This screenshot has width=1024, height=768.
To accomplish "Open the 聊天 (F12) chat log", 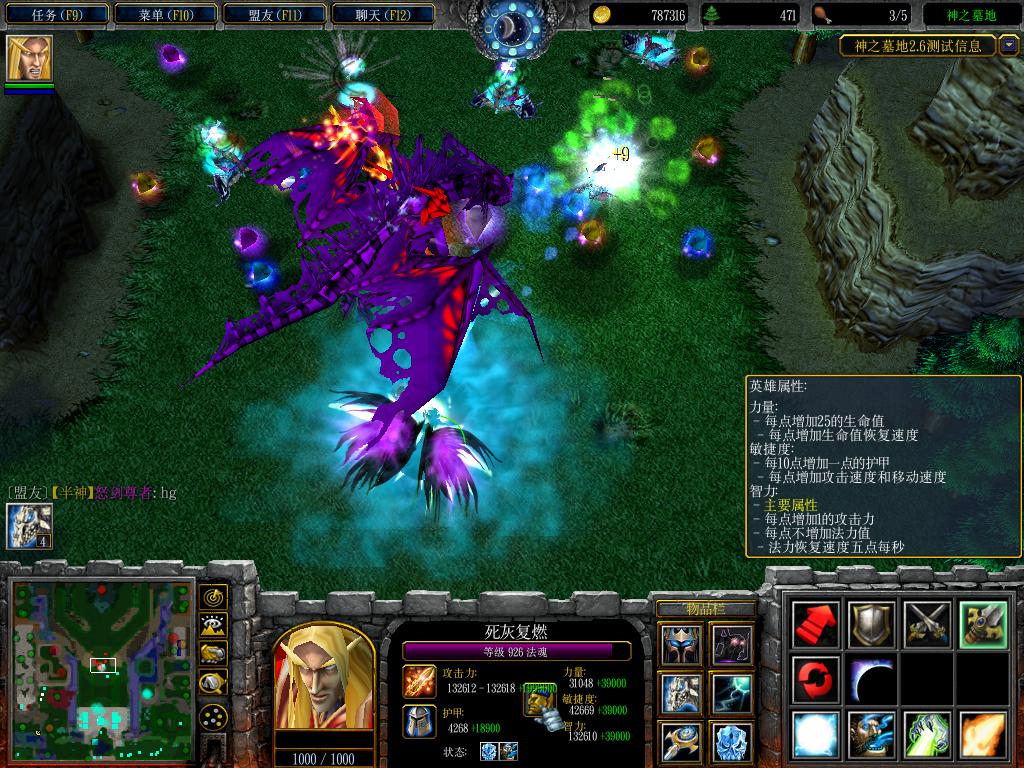I will coord(382,15).
